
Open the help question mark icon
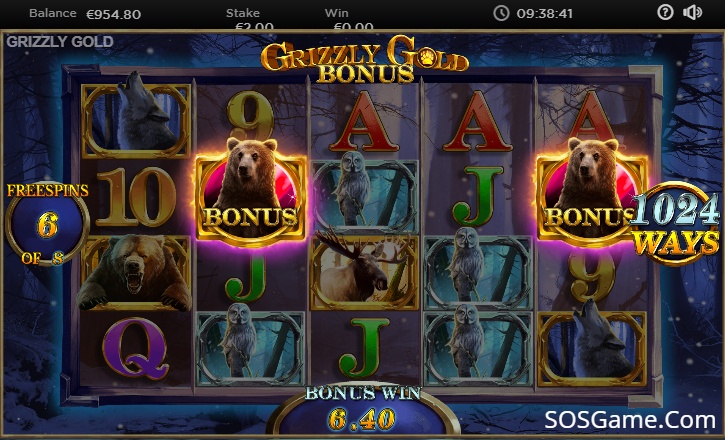click(666, 13)
